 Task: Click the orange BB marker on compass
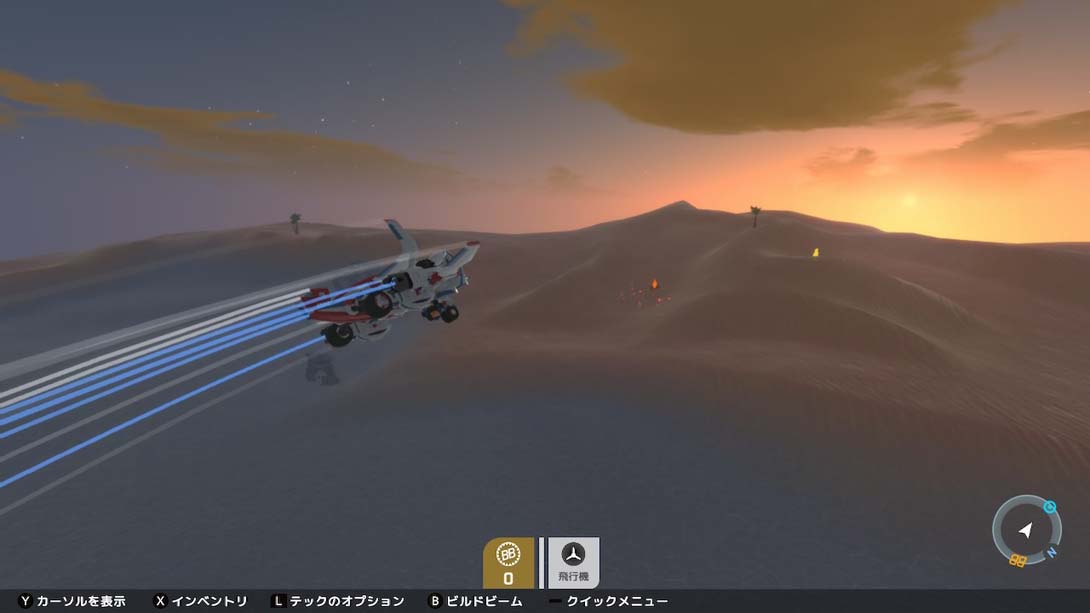click(1018, 560)
